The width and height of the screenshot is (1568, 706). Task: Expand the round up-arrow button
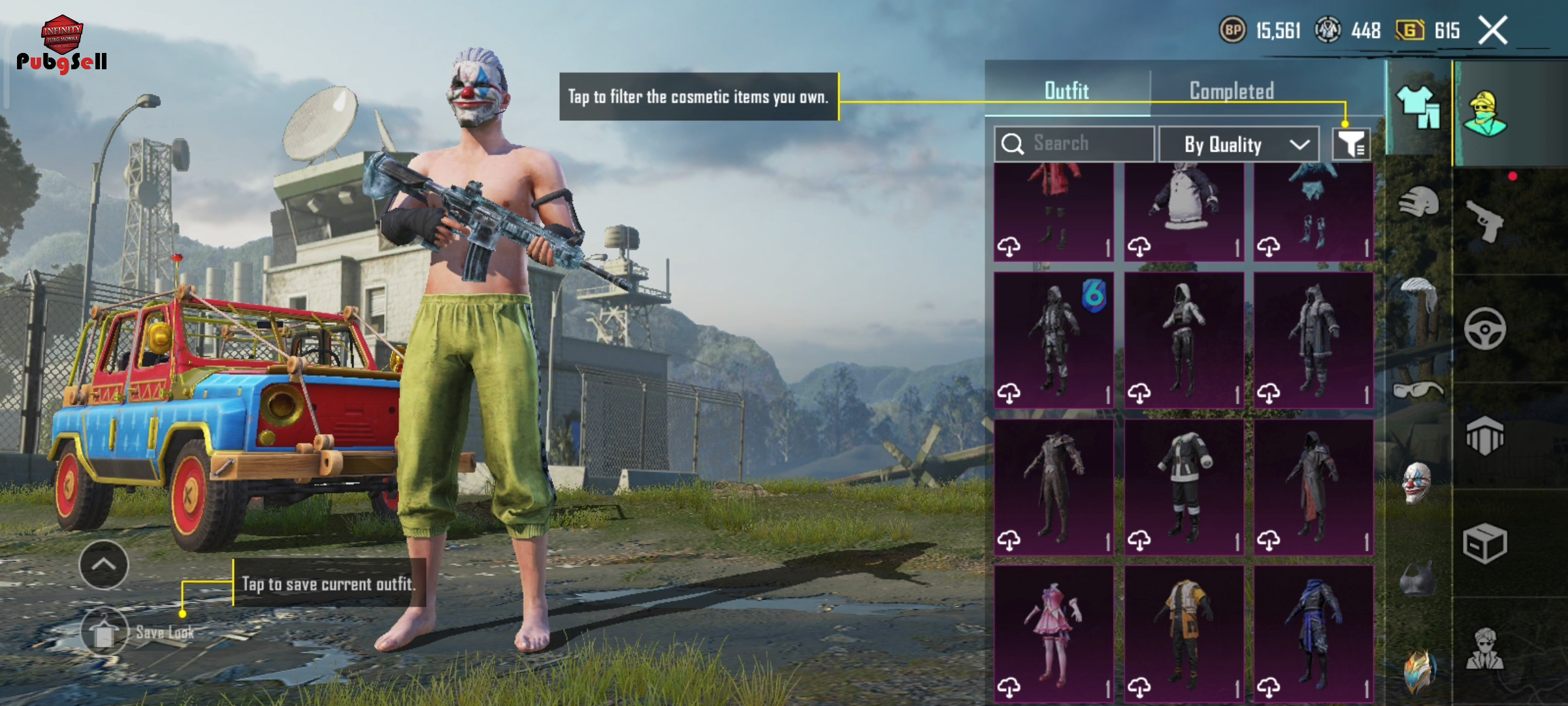104,565
